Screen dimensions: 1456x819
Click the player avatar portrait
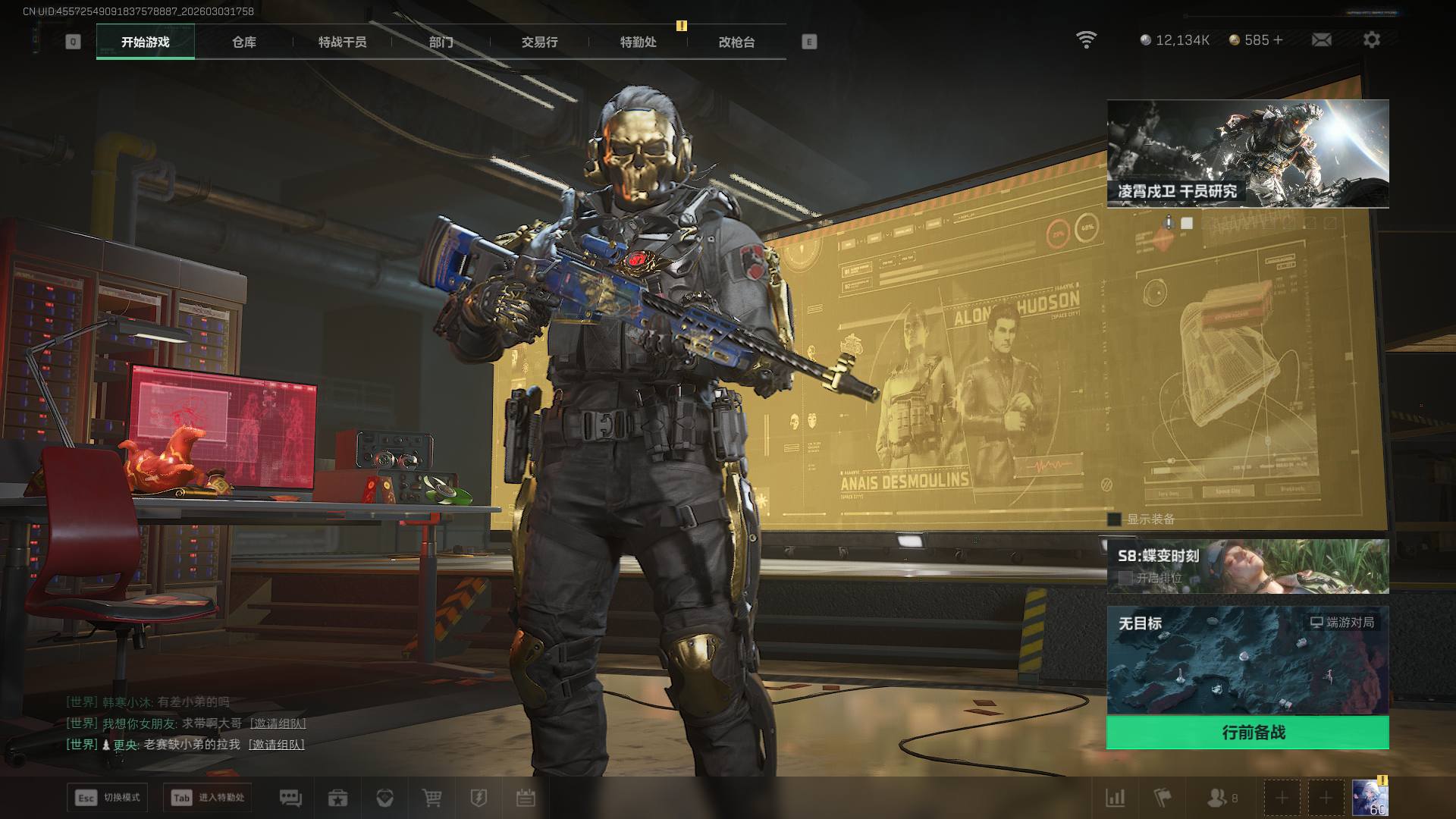1370,798
